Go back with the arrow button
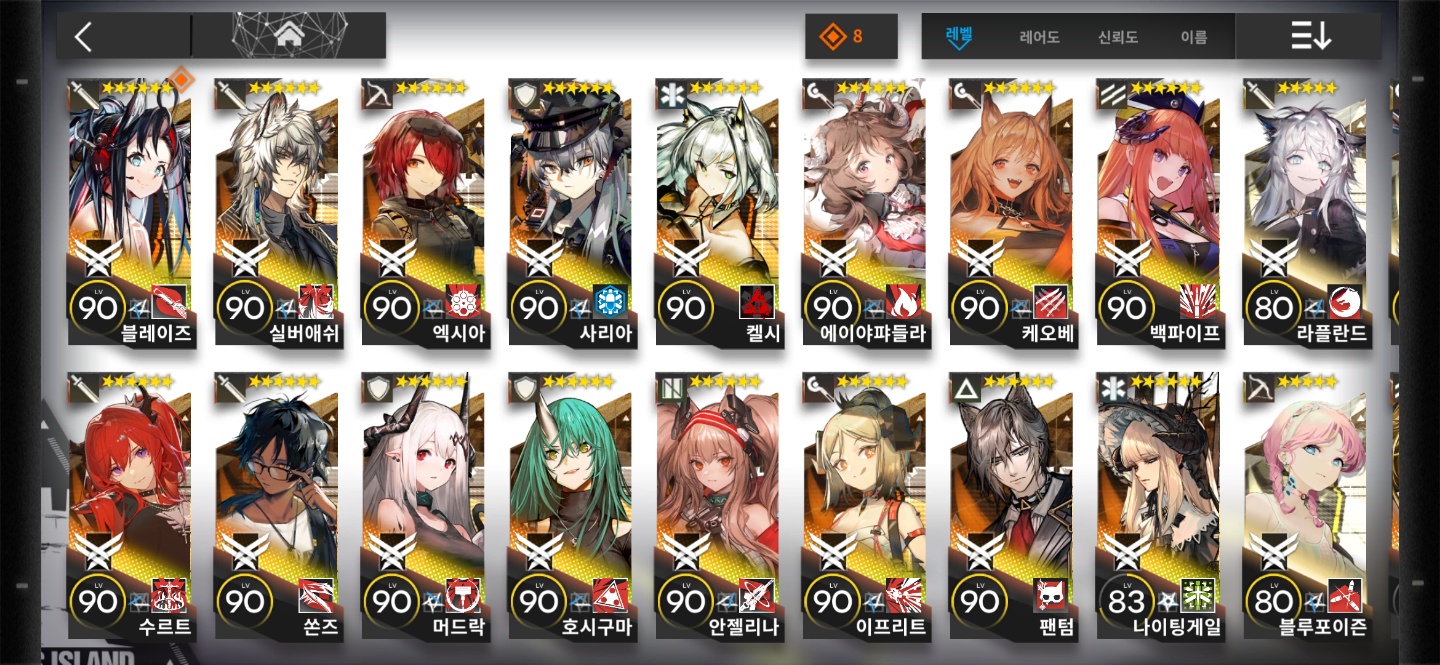 tap(84, 37)
